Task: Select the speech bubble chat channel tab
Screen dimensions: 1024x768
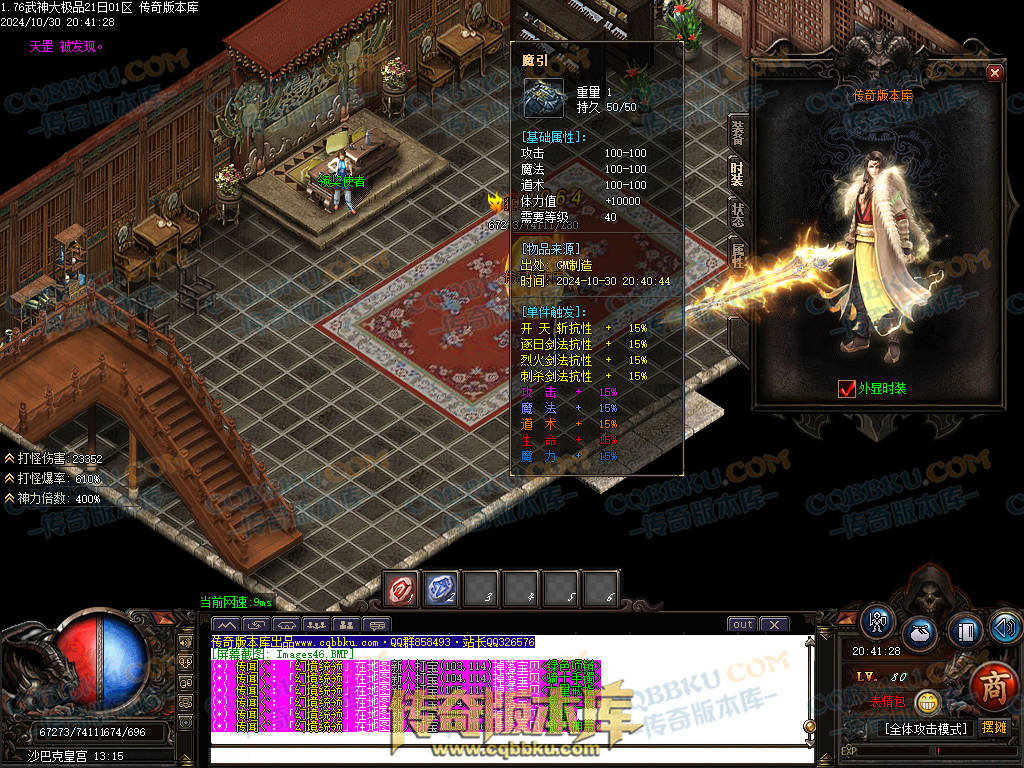Action: pos(376,626)
